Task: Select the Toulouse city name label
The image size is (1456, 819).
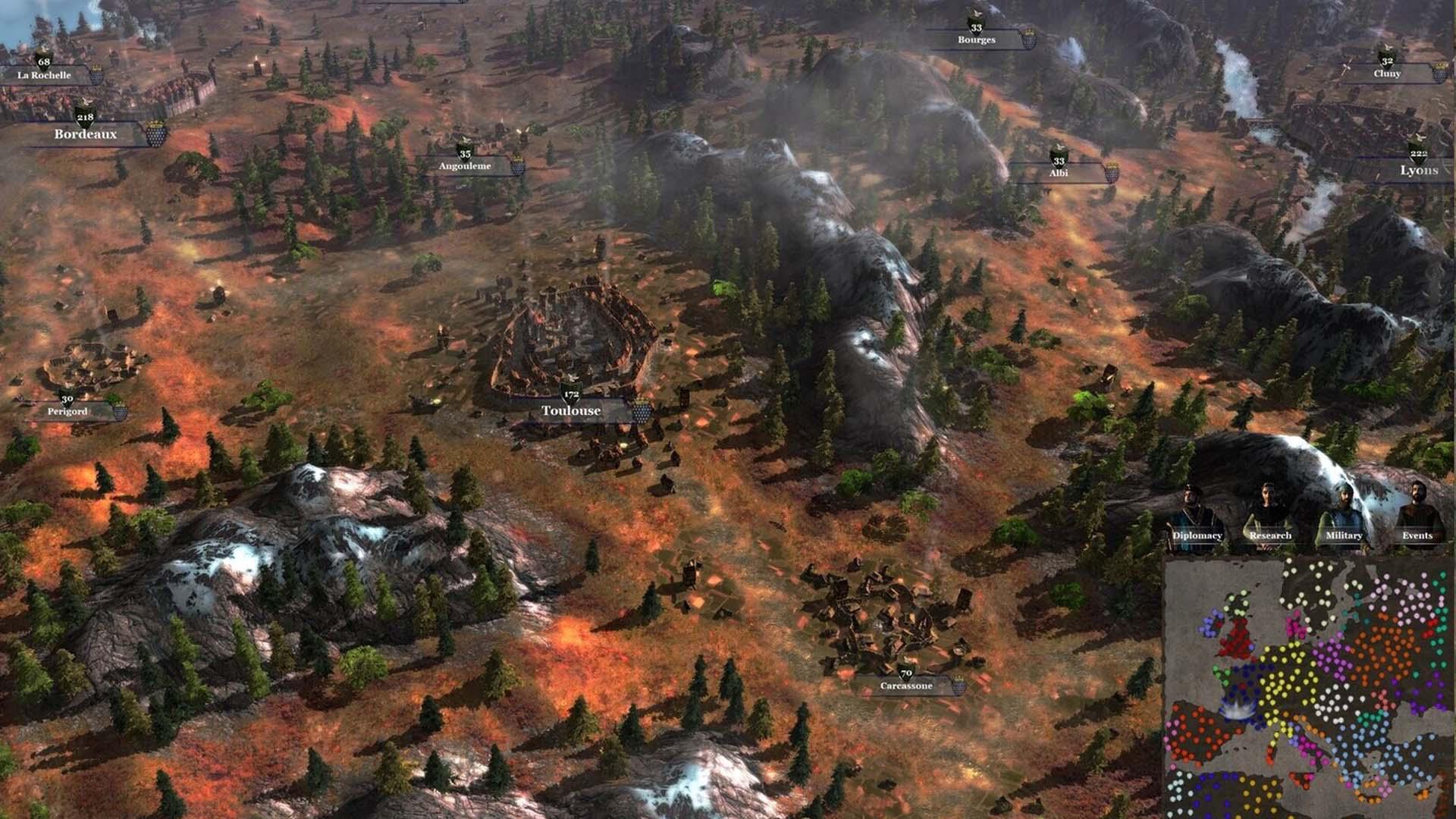Action: click(x=571, y=410)
